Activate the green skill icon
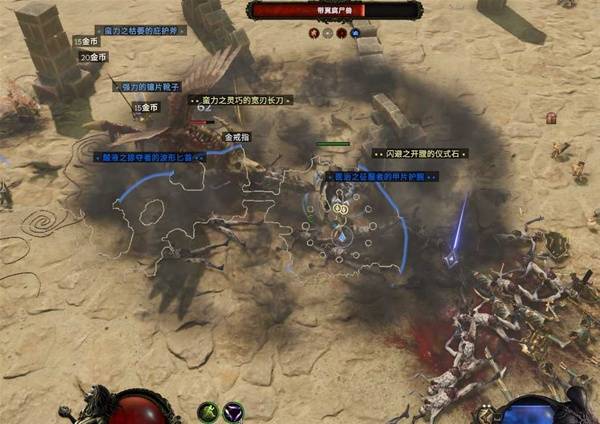Screen dimensions: 600x424 209,410
